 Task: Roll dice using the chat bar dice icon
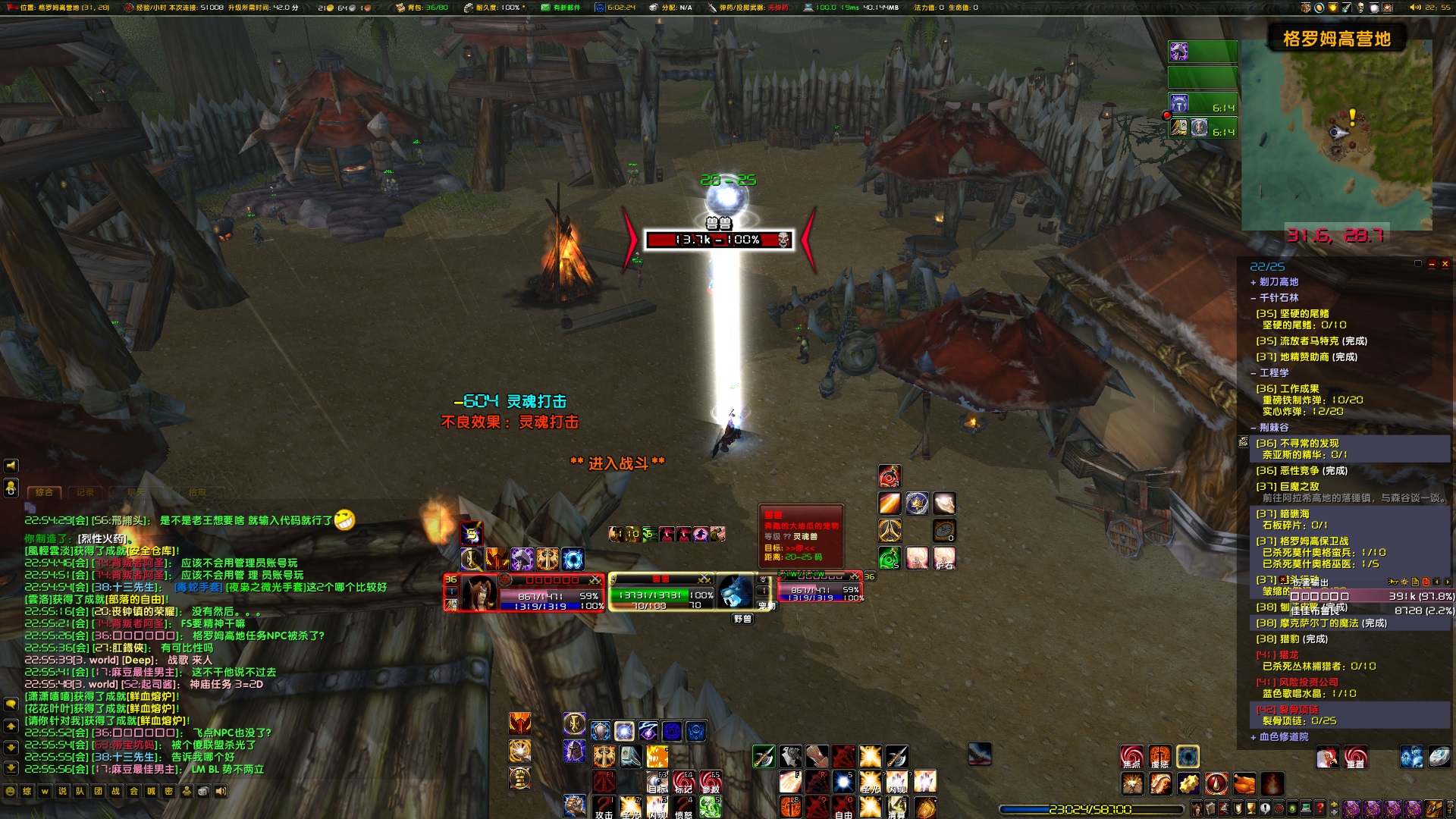tap(203, 791)
